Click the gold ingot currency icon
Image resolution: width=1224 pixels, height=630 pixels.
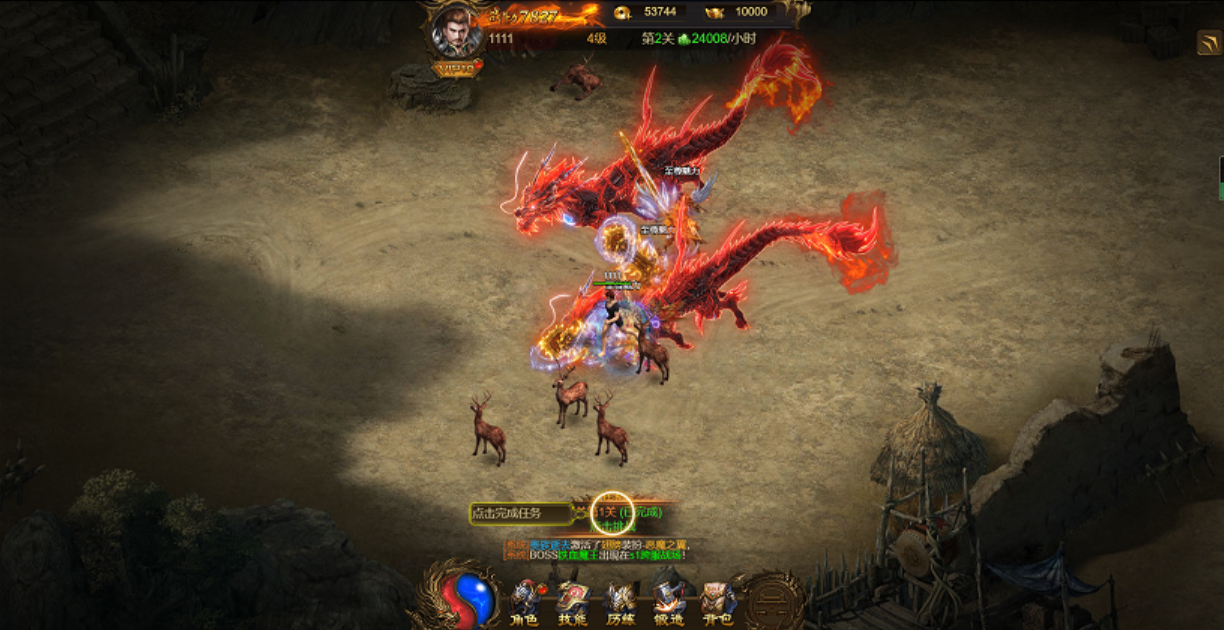(714, 12)
